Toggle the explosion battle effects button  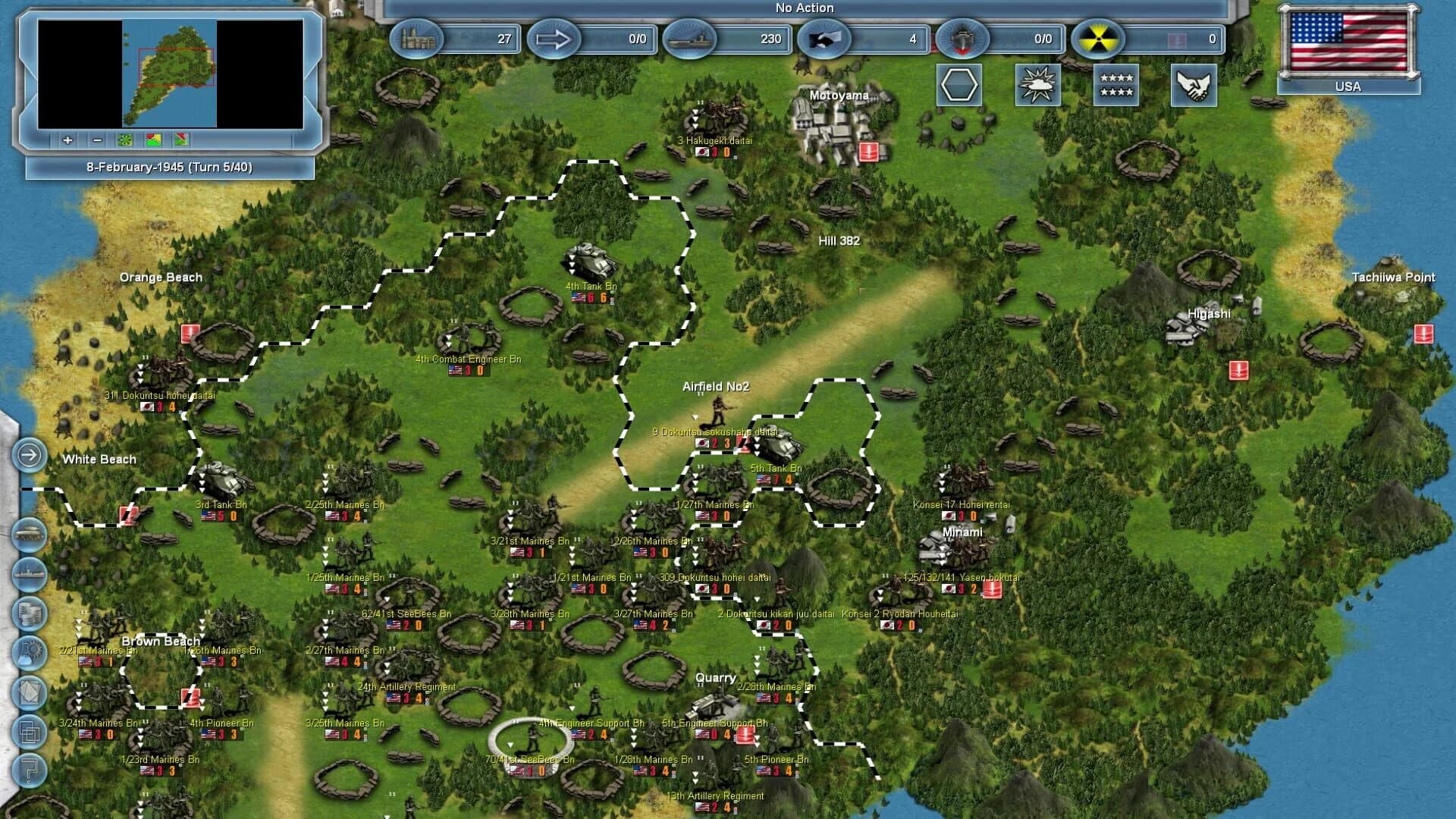(x=1038, y=85)
